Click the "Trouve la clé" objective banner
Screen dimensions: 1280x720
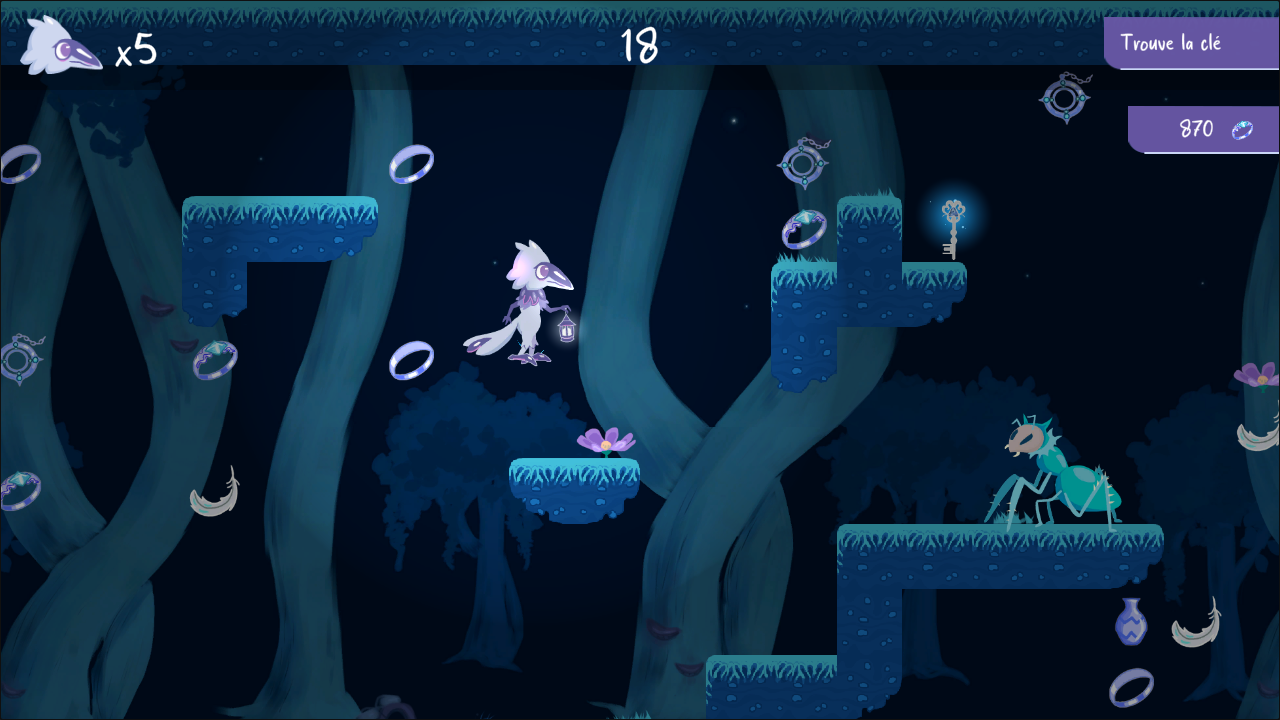(1190, 43)
